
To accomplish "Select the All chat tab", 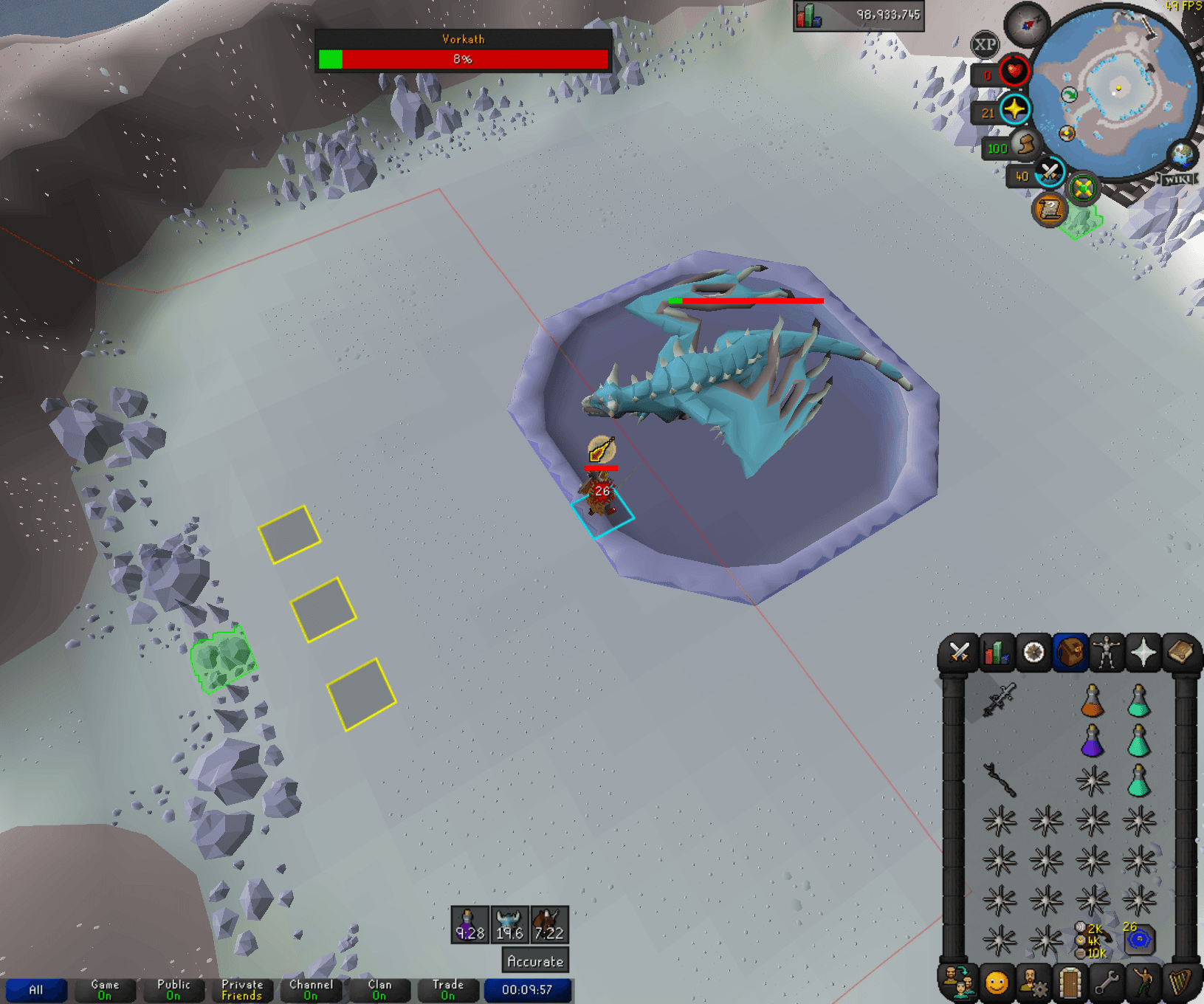I will point(37,991).
